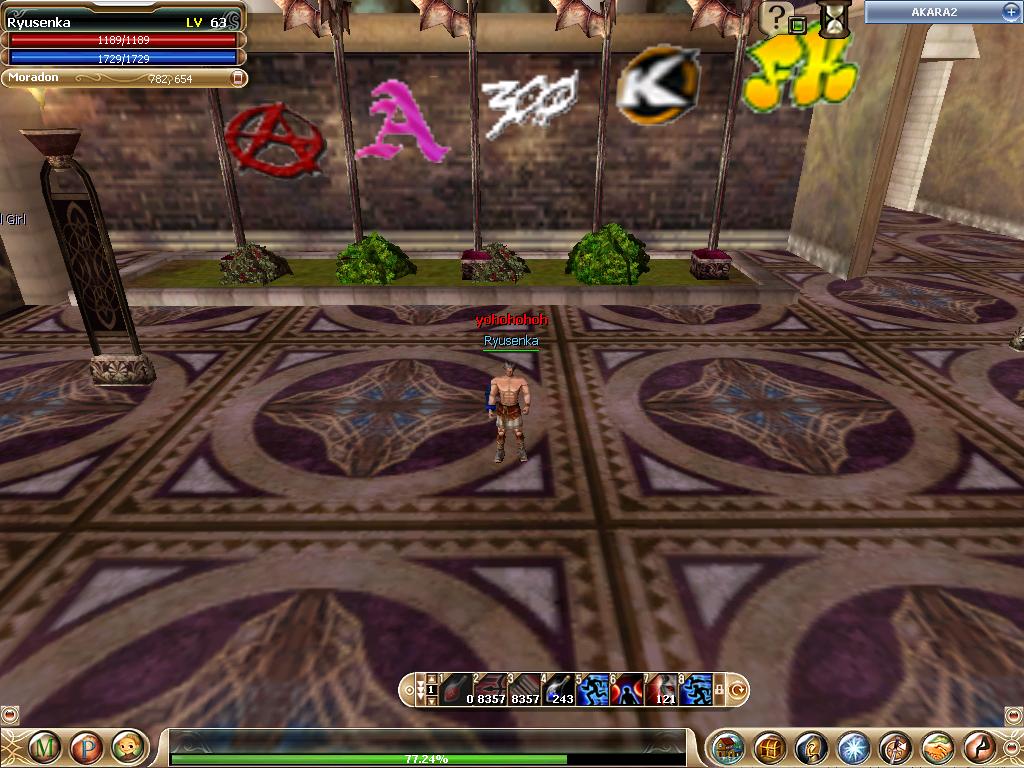Expand the AKARA2 panel with plus button
The width and height of the screenshot is (1024, 768).
click(x=1009, y=11)
